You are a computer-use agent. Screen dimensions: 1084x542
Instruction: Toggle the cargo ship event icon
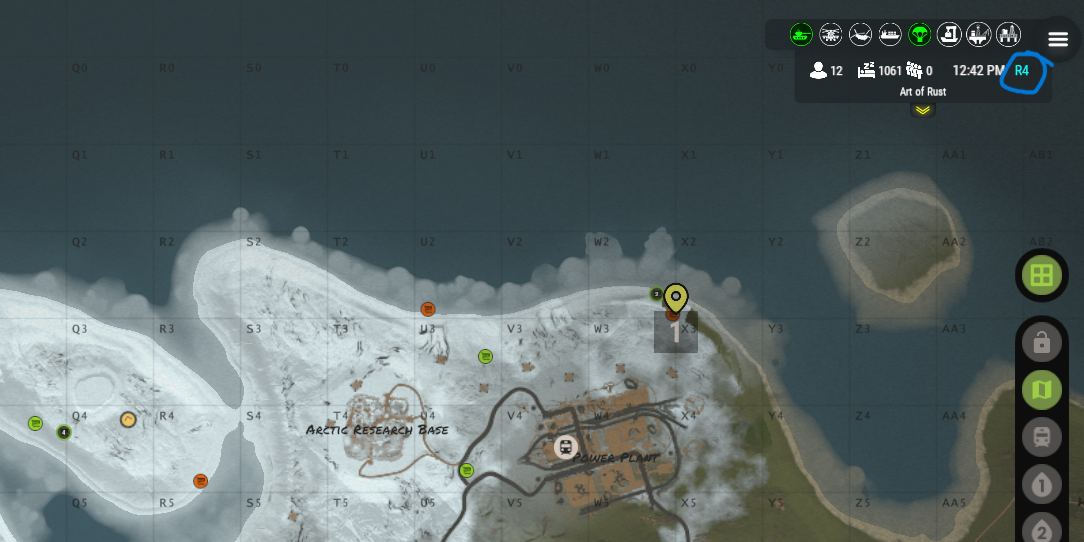click(x=890, y=35)
